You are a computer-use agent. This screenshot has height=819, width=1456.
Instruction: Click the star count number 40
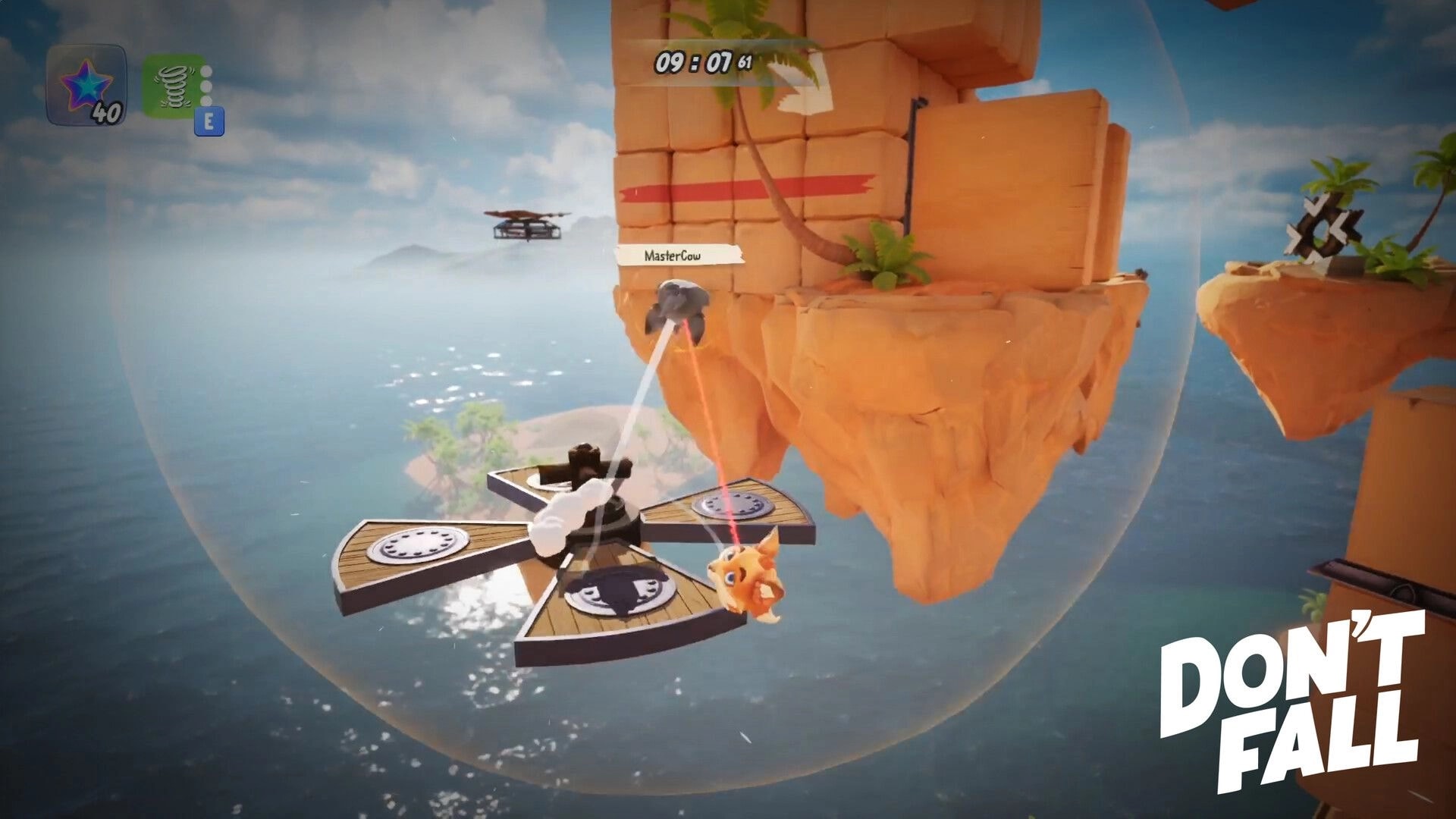[x=108, y=114]
